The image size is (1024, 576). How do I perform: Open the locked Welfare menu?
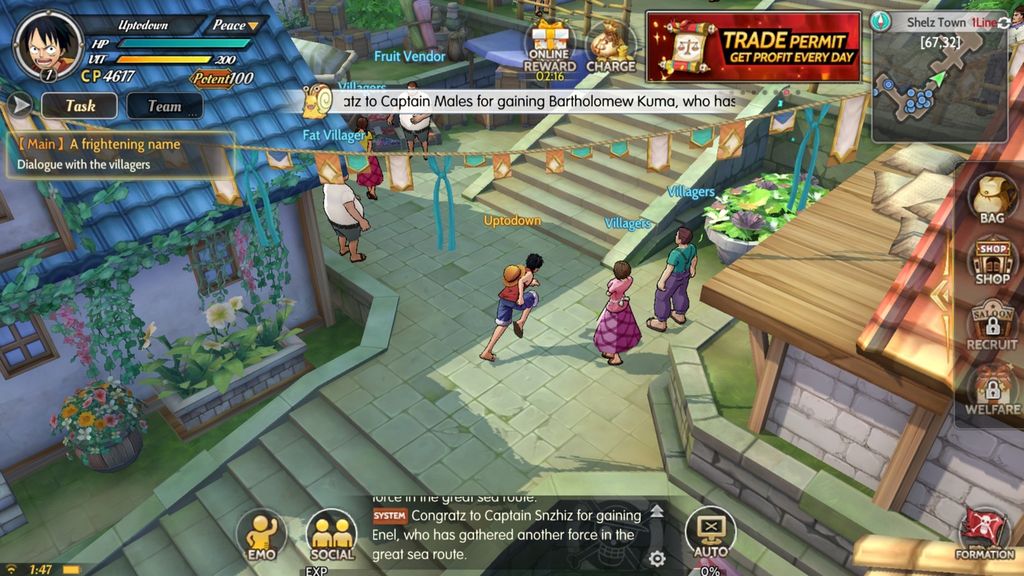tap(991, 390)
